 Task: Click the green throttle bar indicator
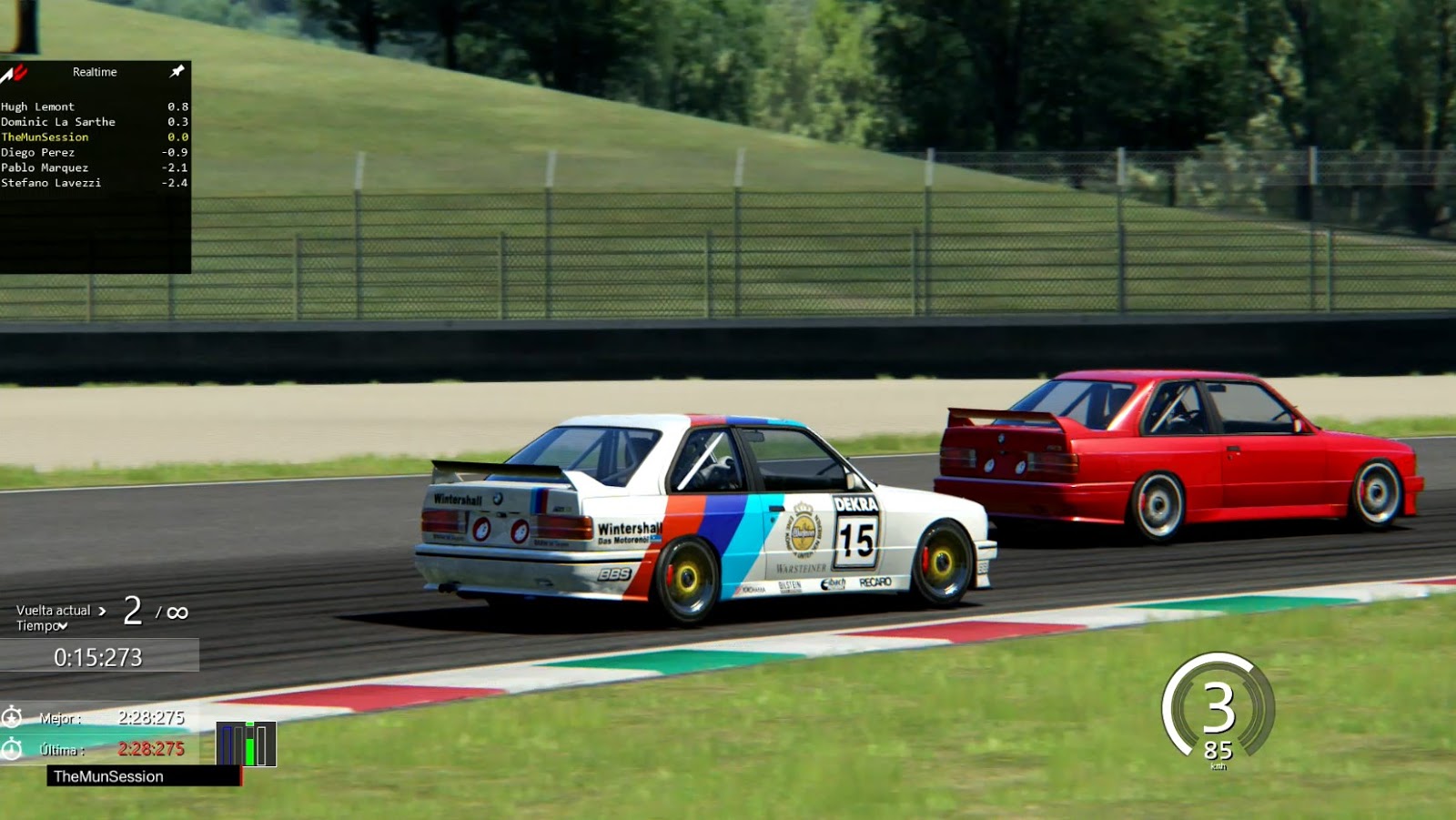(249, 746)
